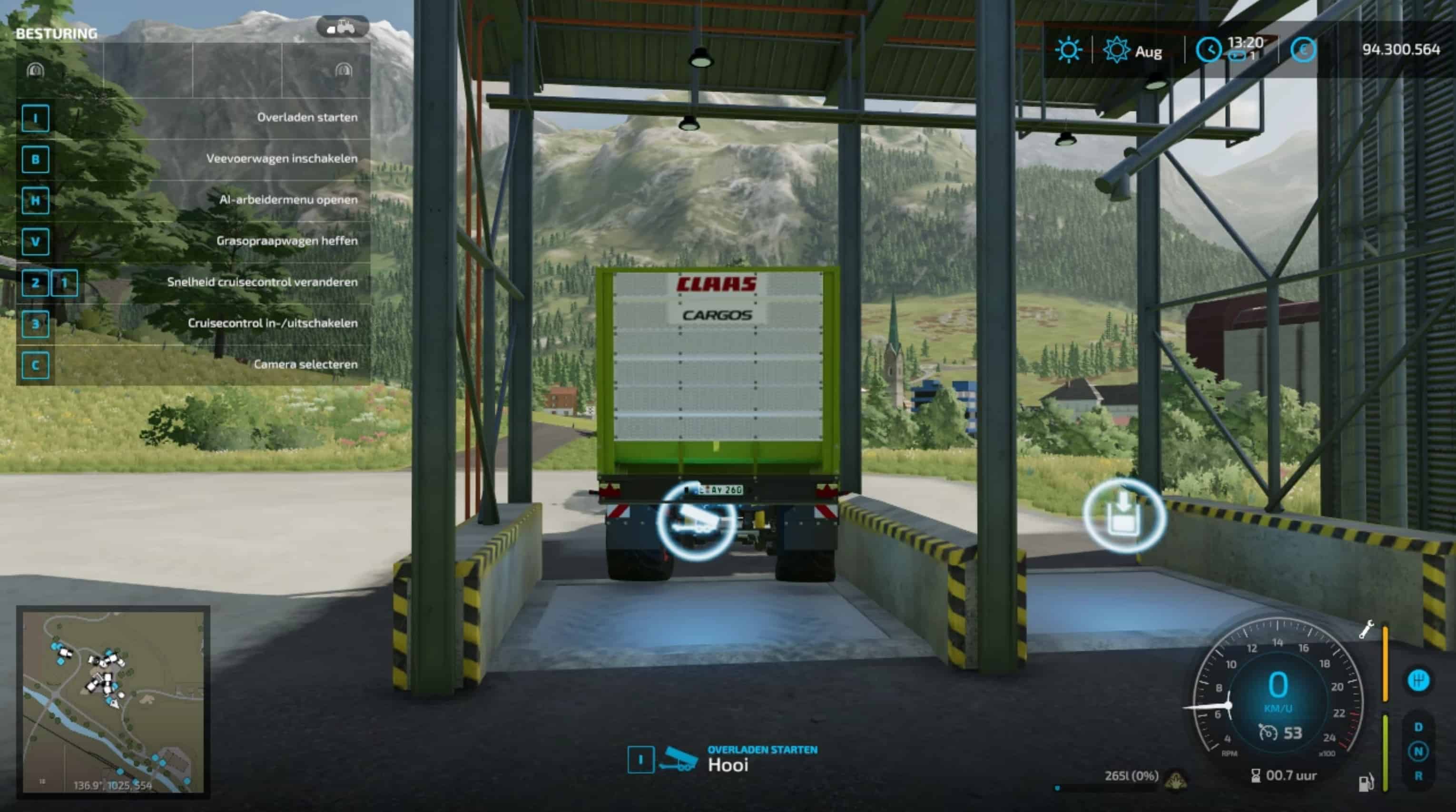Select the tractor icon above the controls panel

click(343, 27)
